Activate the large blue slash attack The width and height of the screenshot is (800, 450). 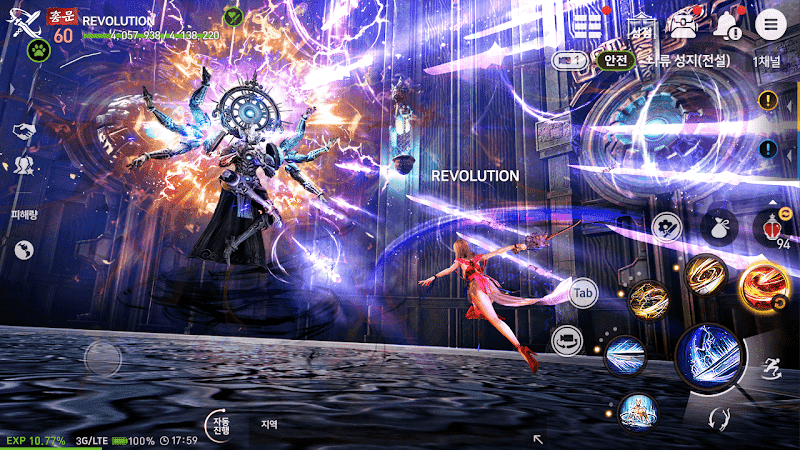(707, 357)
